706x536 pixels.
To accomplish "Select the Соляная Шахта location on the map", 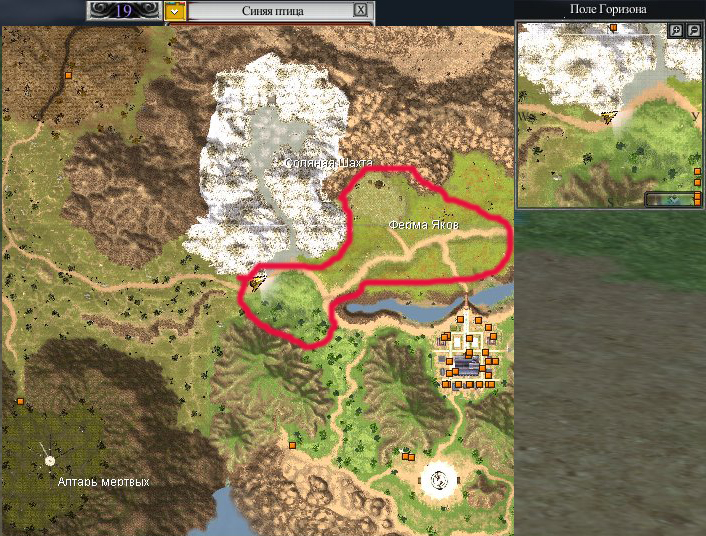I will (x=328, y=163).
